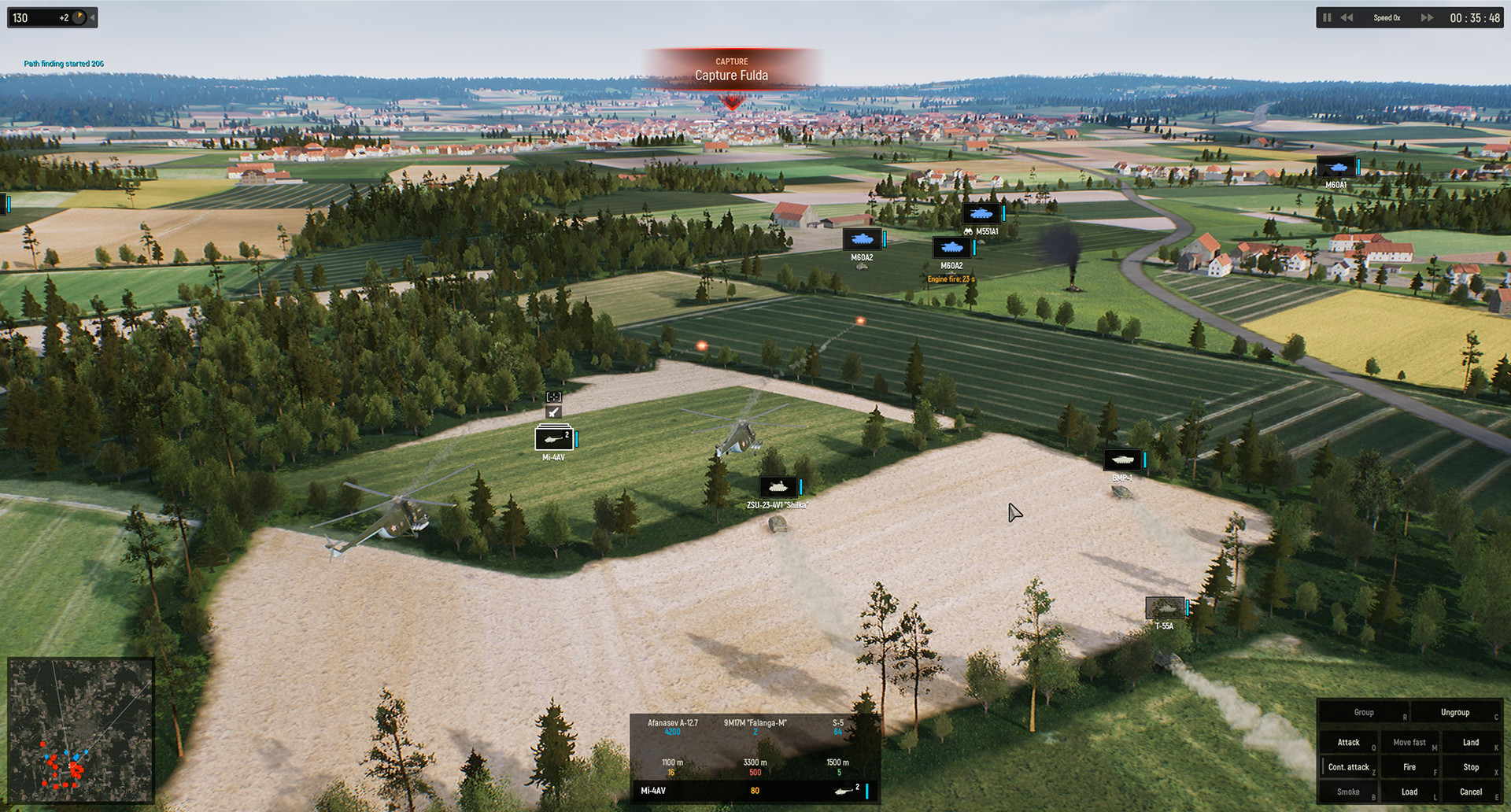
Task: Toggle Cont. attack mode
Action: [1348, 766]
